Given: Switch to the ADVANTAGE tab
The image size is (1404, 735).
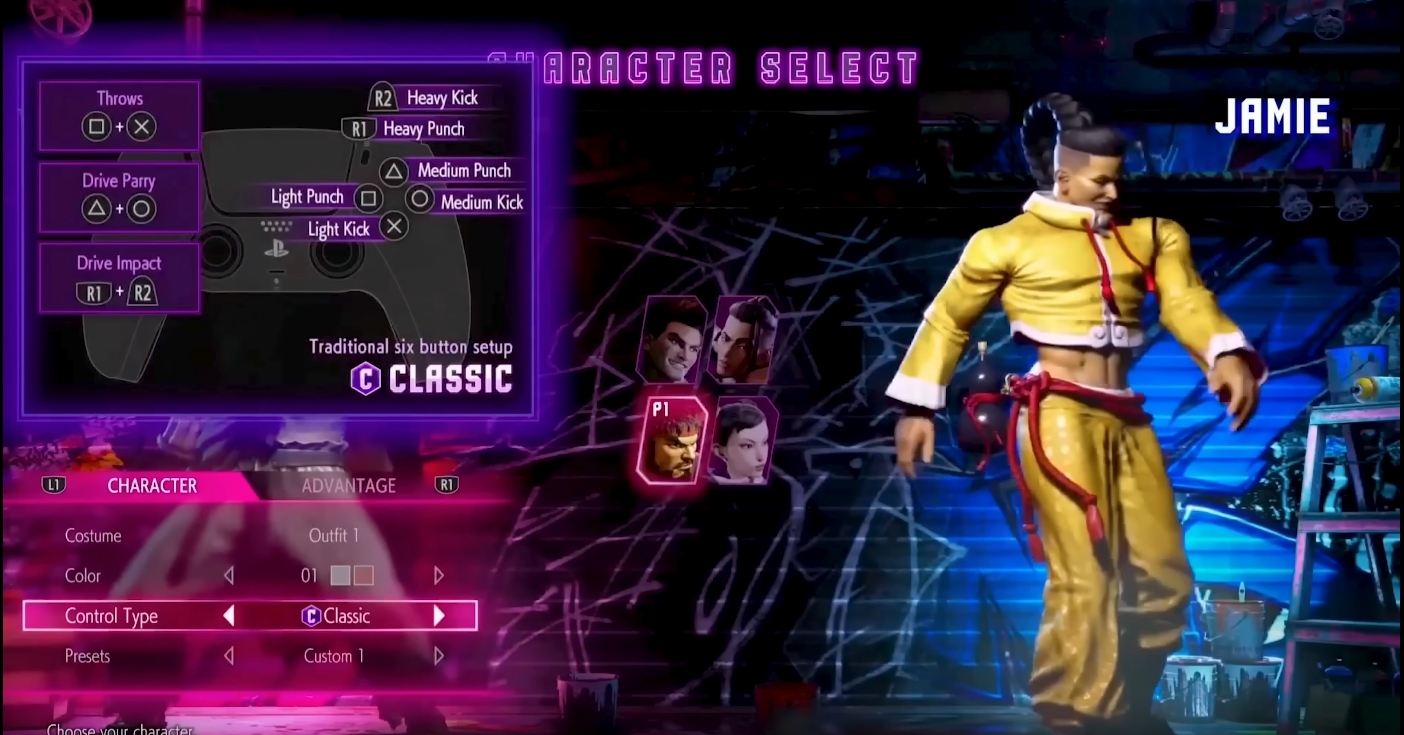Looking at the screenshot, I should (x=350, y=485).
